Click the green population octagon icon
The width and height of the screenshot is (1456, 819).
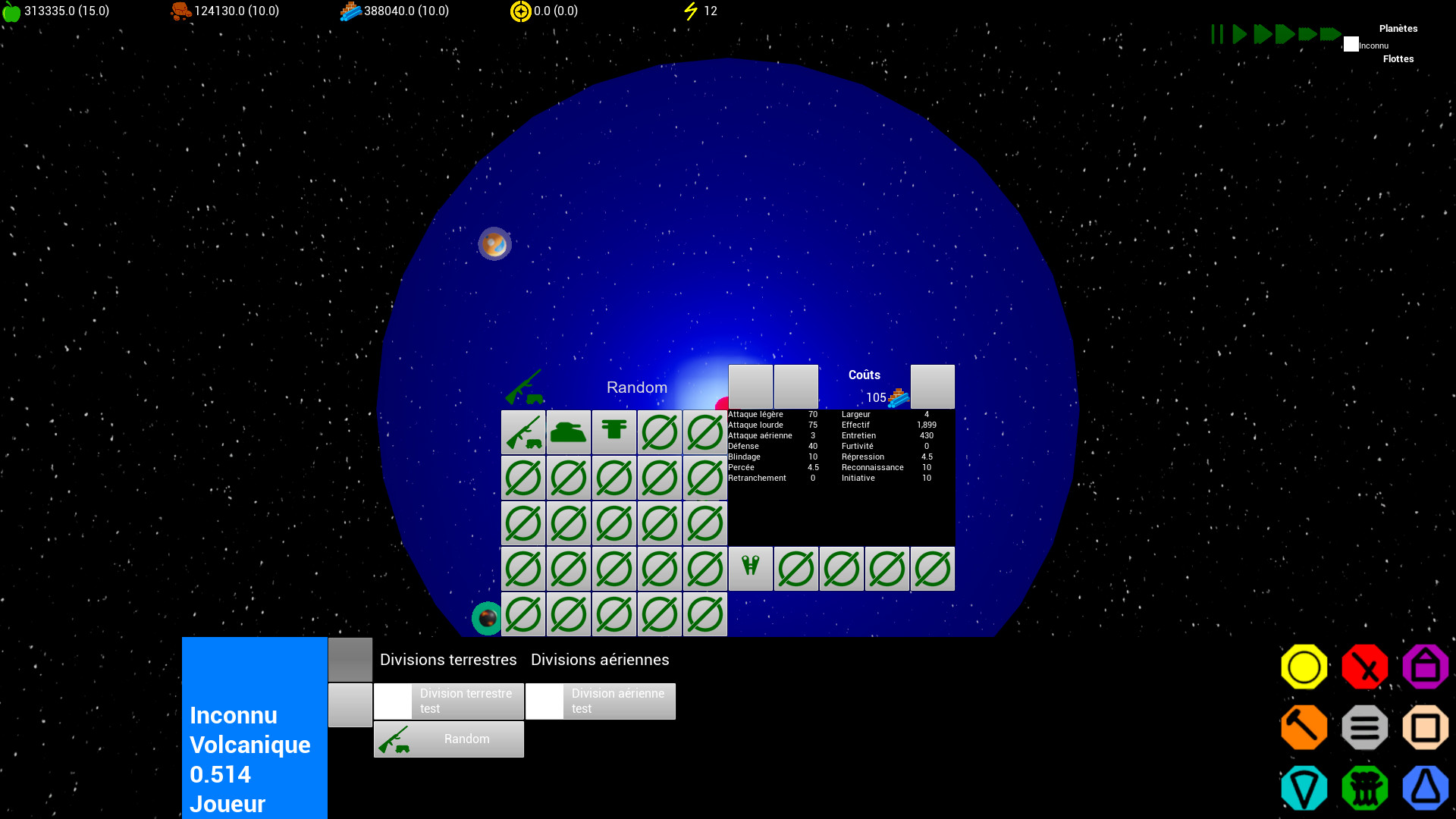[x=1364, y=787]
